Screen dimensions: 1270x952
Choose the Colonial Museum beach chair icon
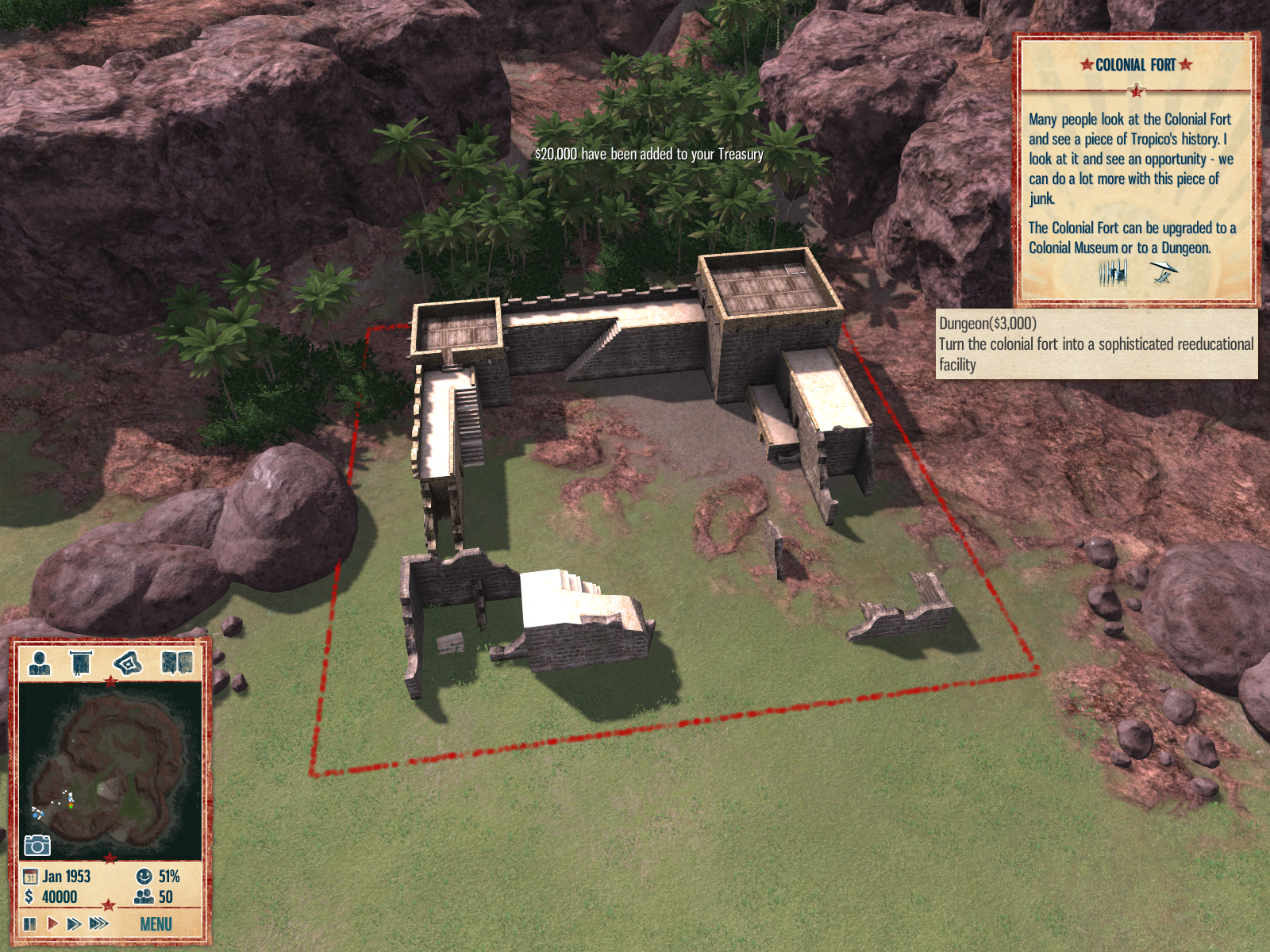(x=1163, y=274)
